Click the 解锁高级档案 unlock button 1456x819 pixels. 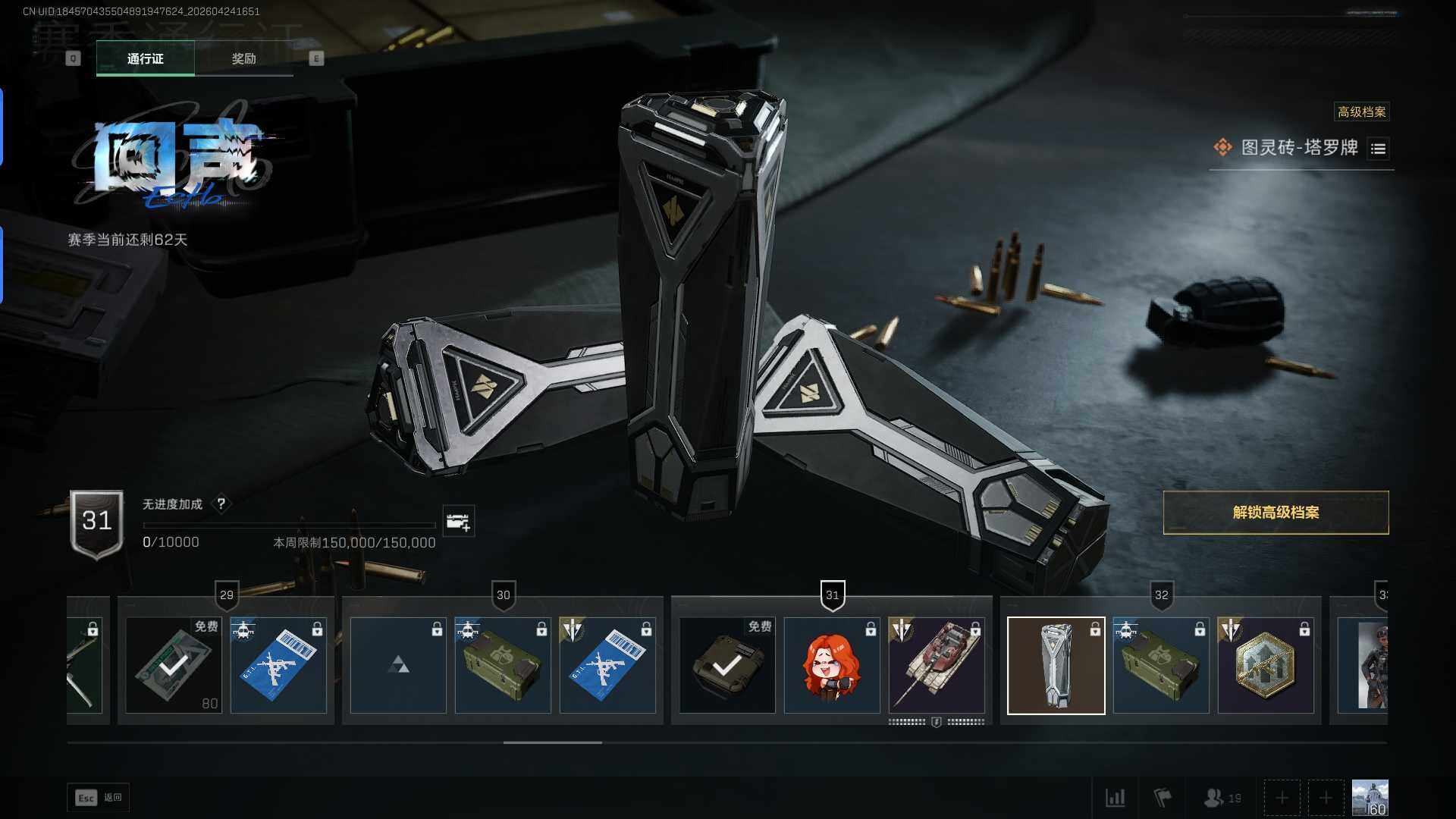1276,513
